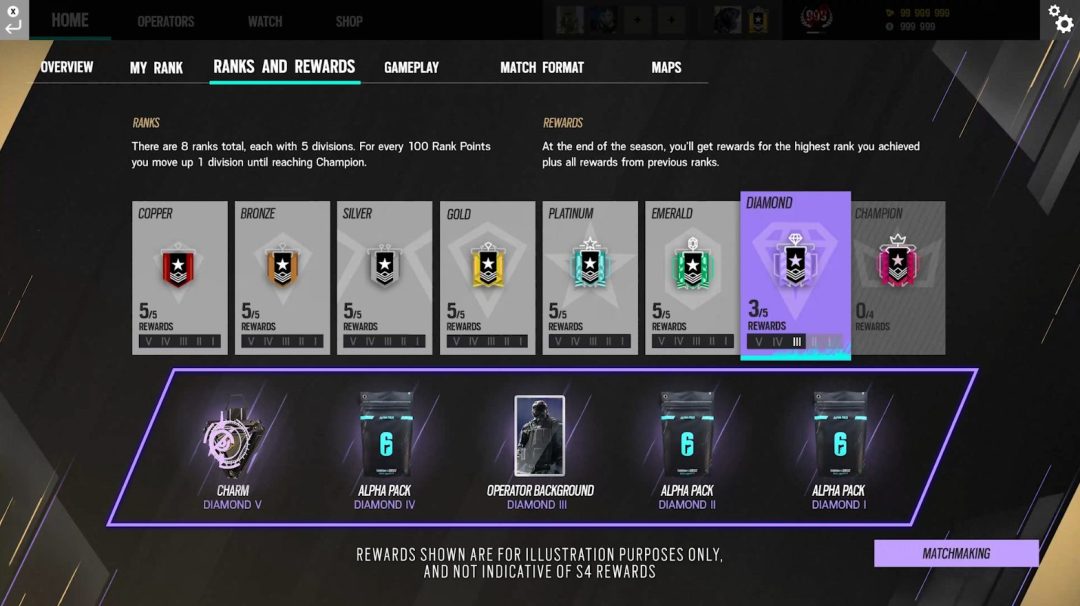The height and width of the screenshot is (606, 1080).
Task: Switch to the Maps tab
Action: click(666, 67)
